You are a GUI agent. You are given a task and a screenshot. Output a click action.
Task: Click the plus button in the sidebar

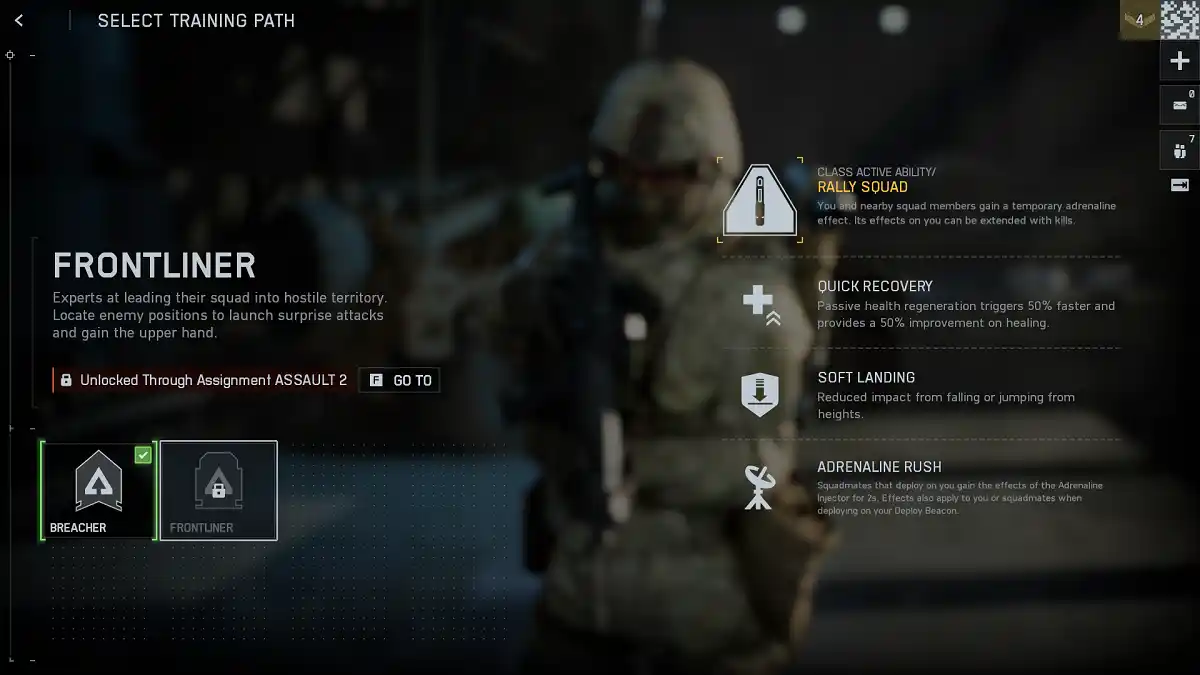coord(1179,61)
